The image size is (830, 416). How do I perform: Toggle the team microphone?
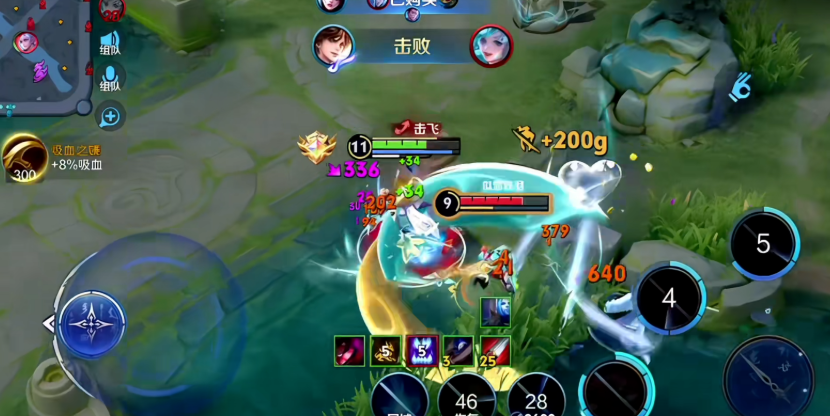(x=110, y=78)
